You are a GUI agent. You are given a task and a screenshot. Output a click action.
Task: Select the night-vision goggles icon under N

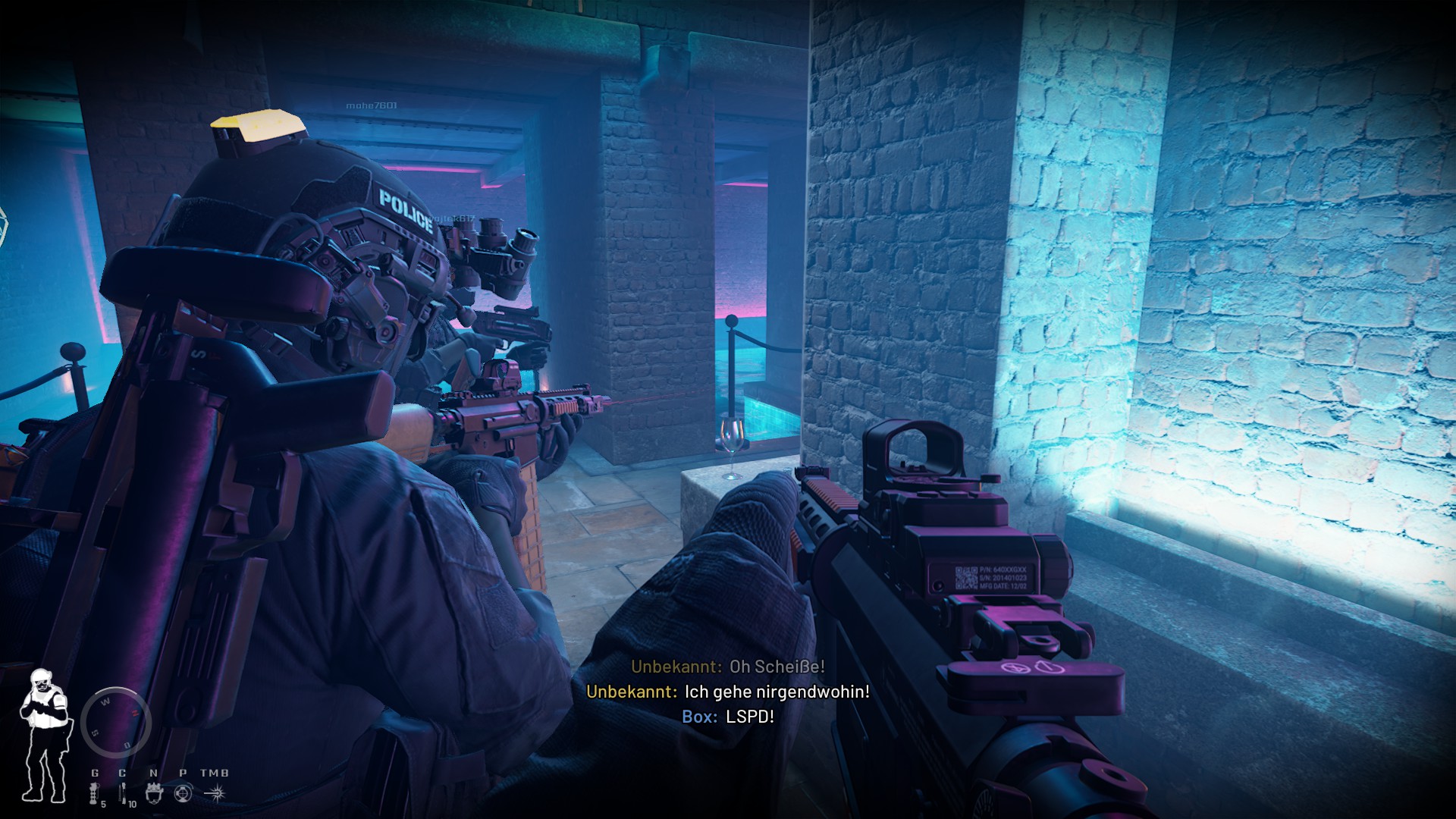[x=154, y=795]
